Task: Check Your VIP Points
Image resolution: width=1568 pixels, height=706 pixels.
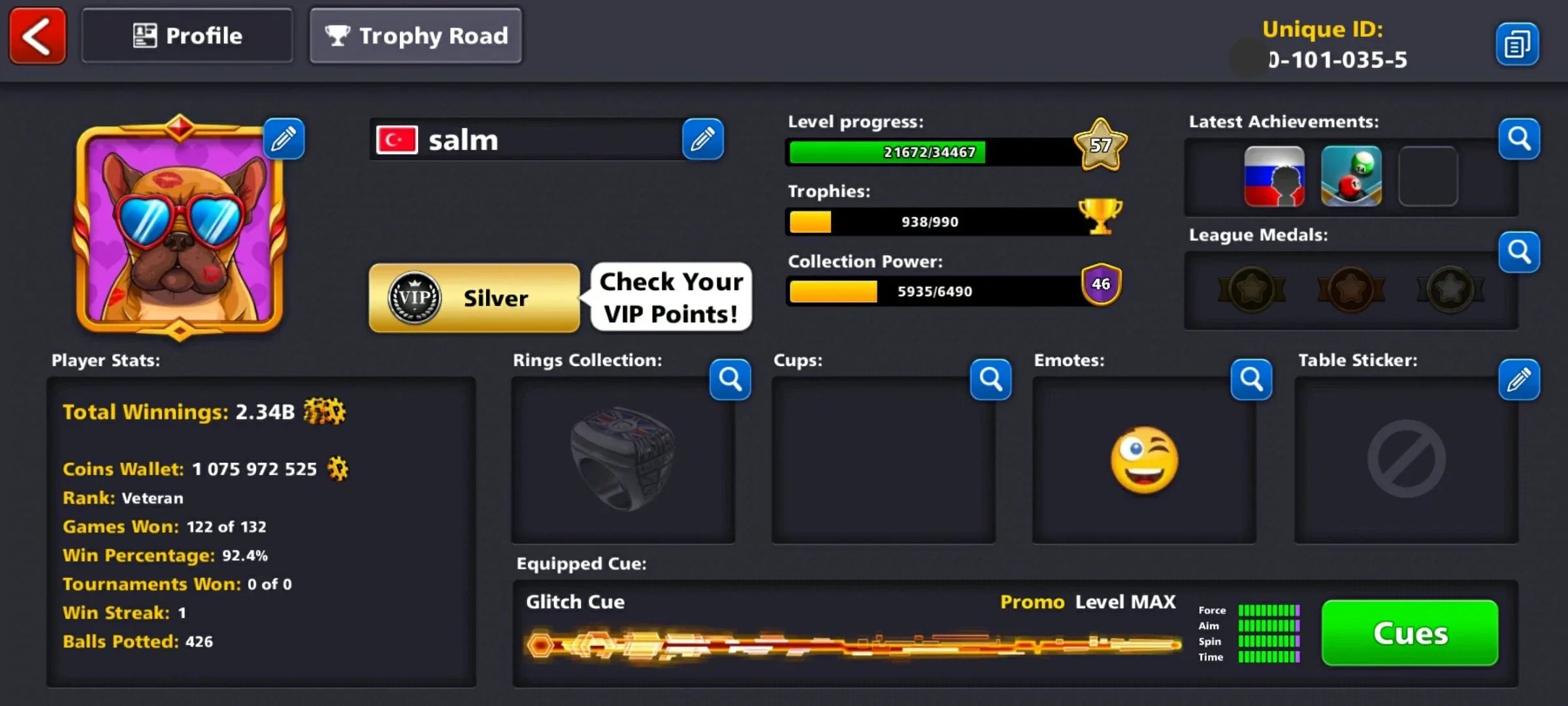Action: point(671,297)
